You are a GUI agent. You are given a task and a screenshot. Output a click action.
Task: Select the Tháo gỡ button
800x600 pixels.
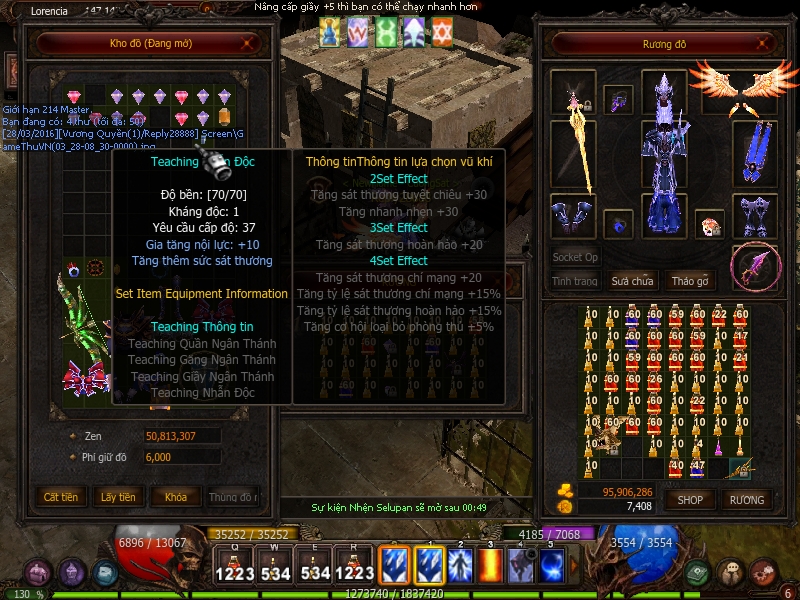(x=690, y=282)
